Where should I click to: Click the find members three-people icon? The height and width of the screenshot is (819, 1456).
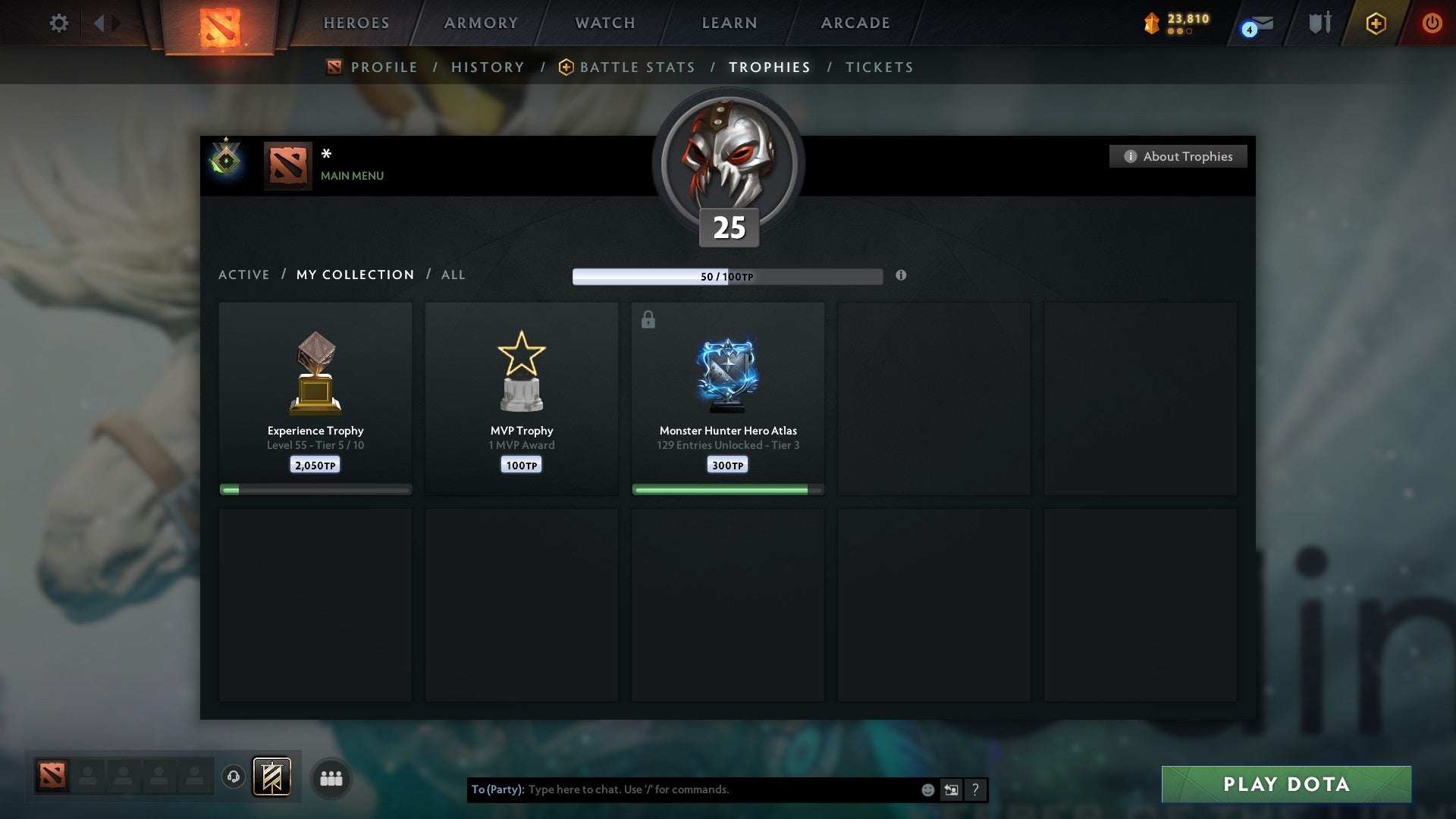331,777
